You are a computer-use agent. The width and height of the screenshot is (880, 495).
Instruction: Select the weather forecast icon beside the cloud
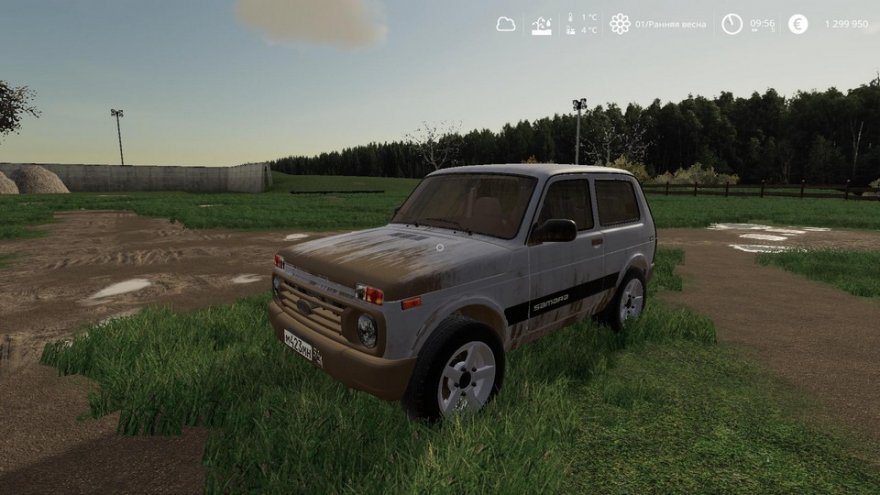coord(541,25)
